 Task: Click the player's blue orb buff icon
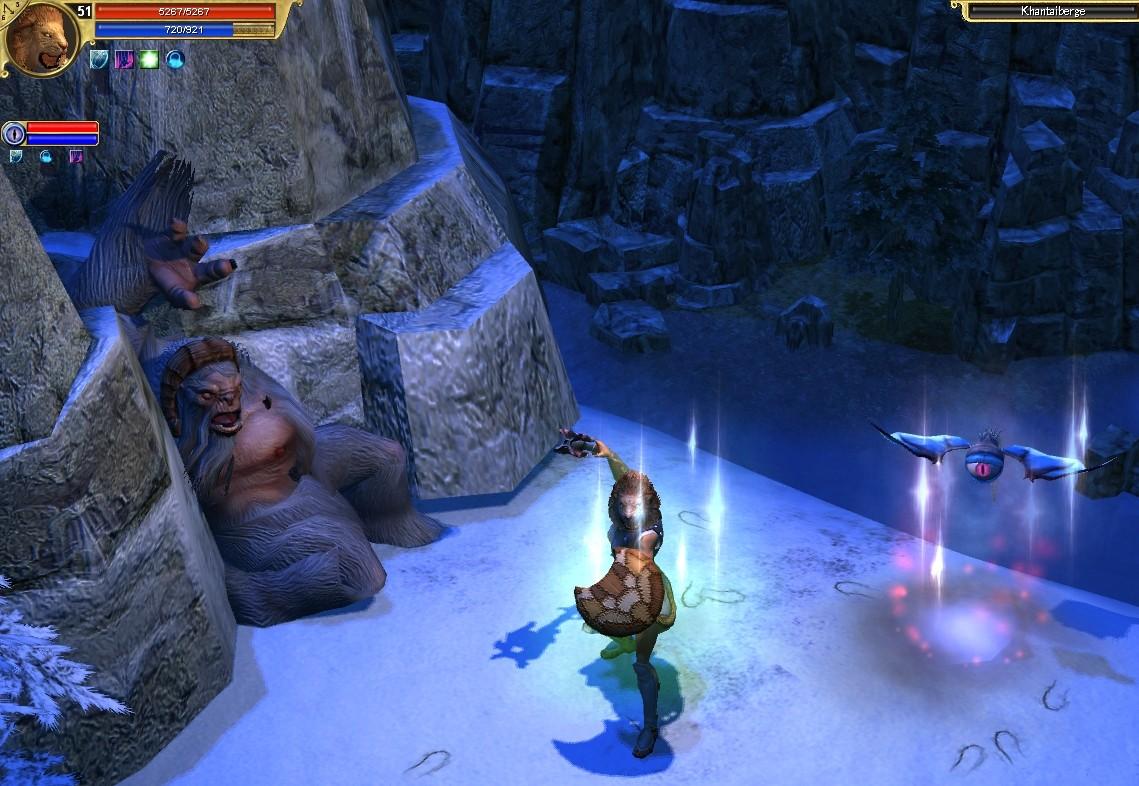pyautogui.click(x=175, y=59)
